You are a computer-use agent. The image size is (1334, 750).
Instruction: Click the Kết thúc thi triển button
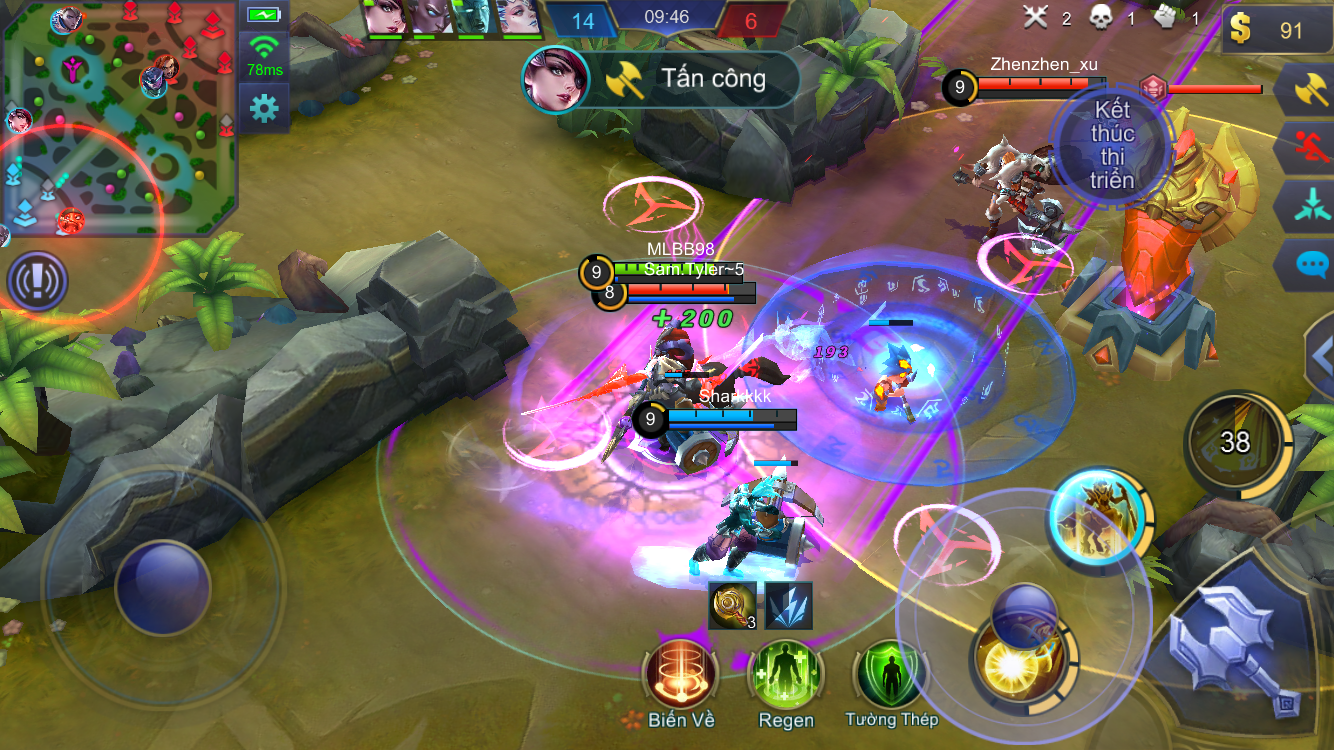tap(1111, 146)
